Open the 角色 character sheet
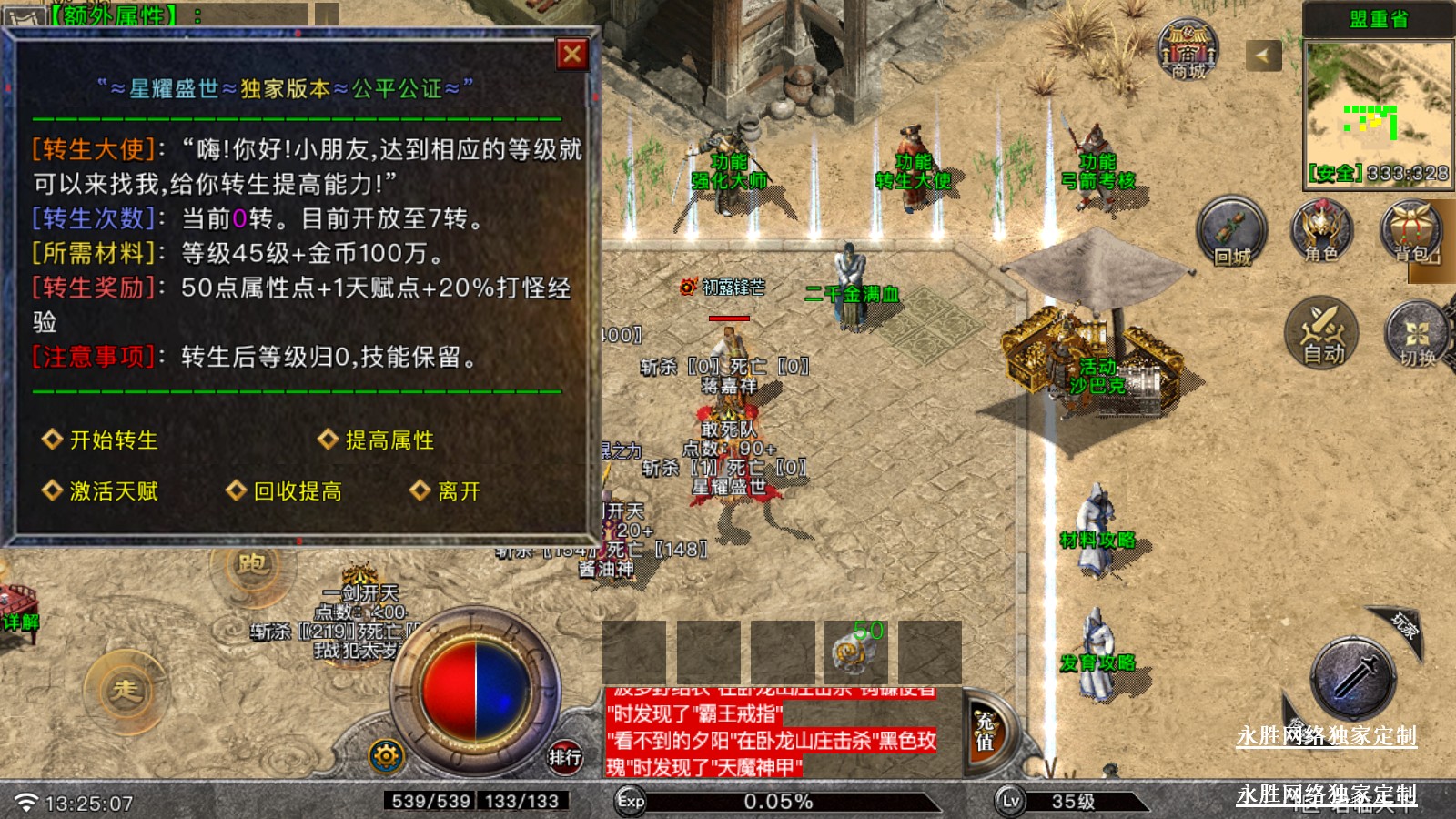1456x819 pixels. [1321, 232]
